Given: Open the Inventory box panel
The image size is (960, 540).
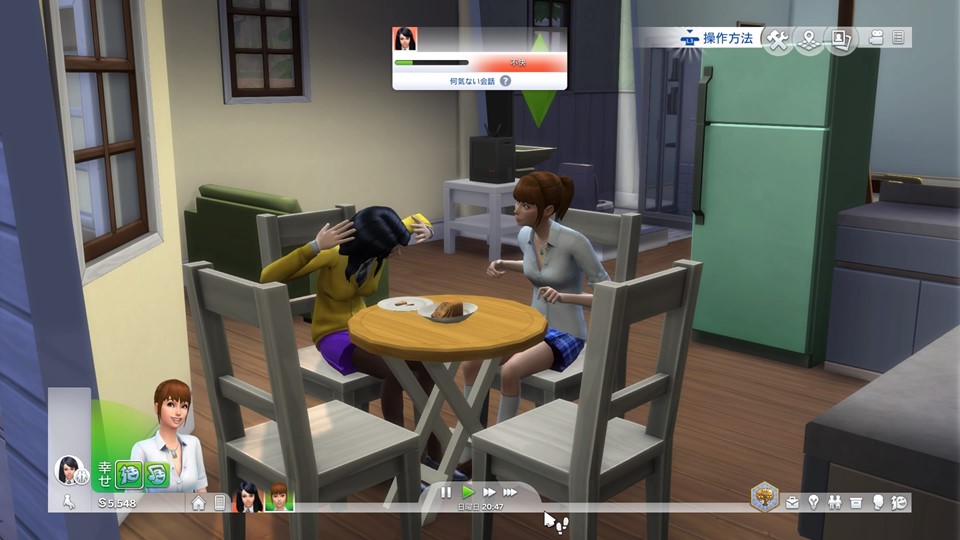Looking at the screenshot, I should pyautogui.click(x=857, y=502).
